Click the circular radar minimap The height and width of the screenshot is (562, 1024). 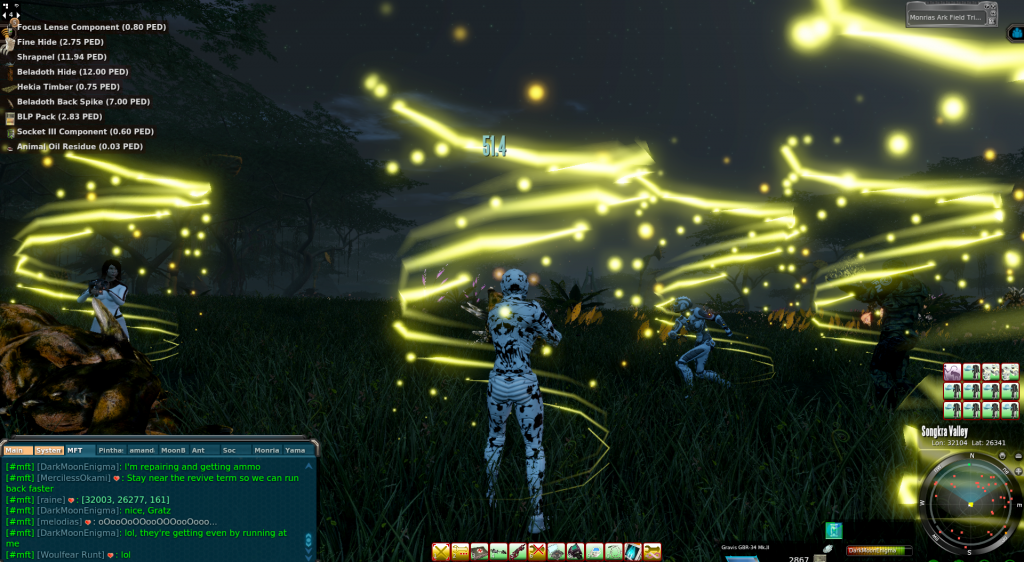968,503
